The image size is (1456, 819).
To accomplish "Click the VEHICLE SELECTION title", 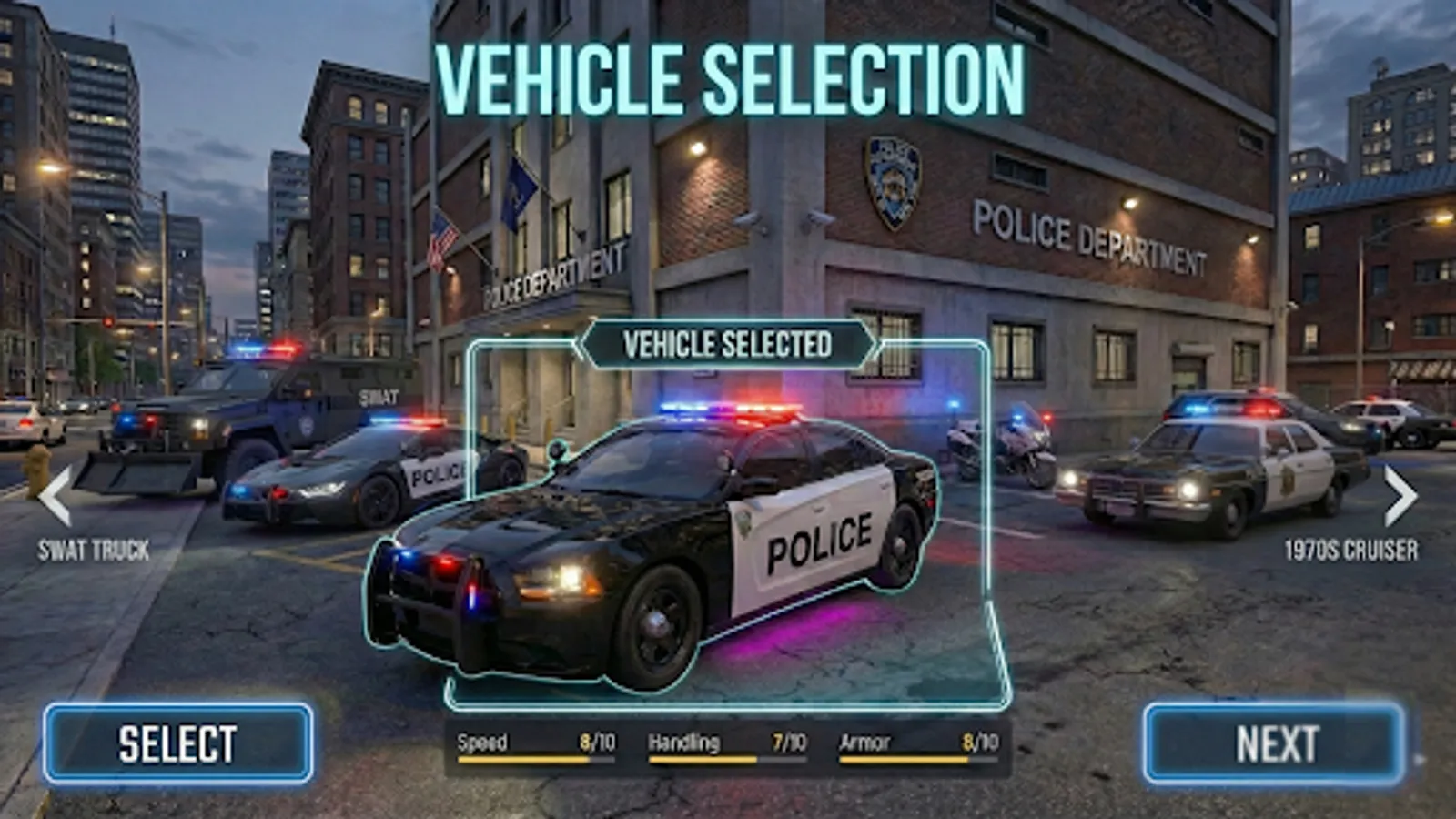I will (728, 77).
